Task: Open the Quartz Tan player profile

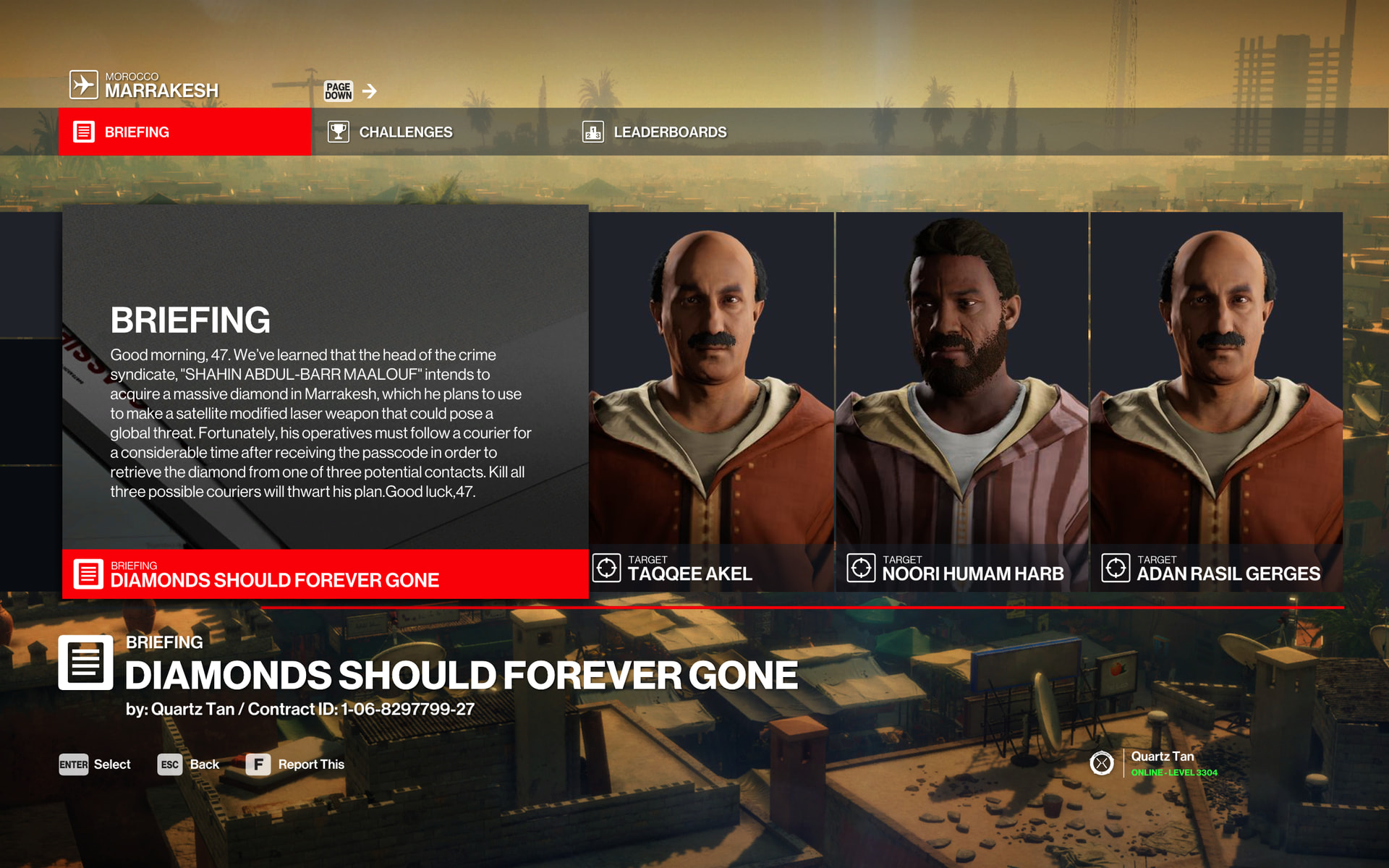Action: (x=1160, y=763)
